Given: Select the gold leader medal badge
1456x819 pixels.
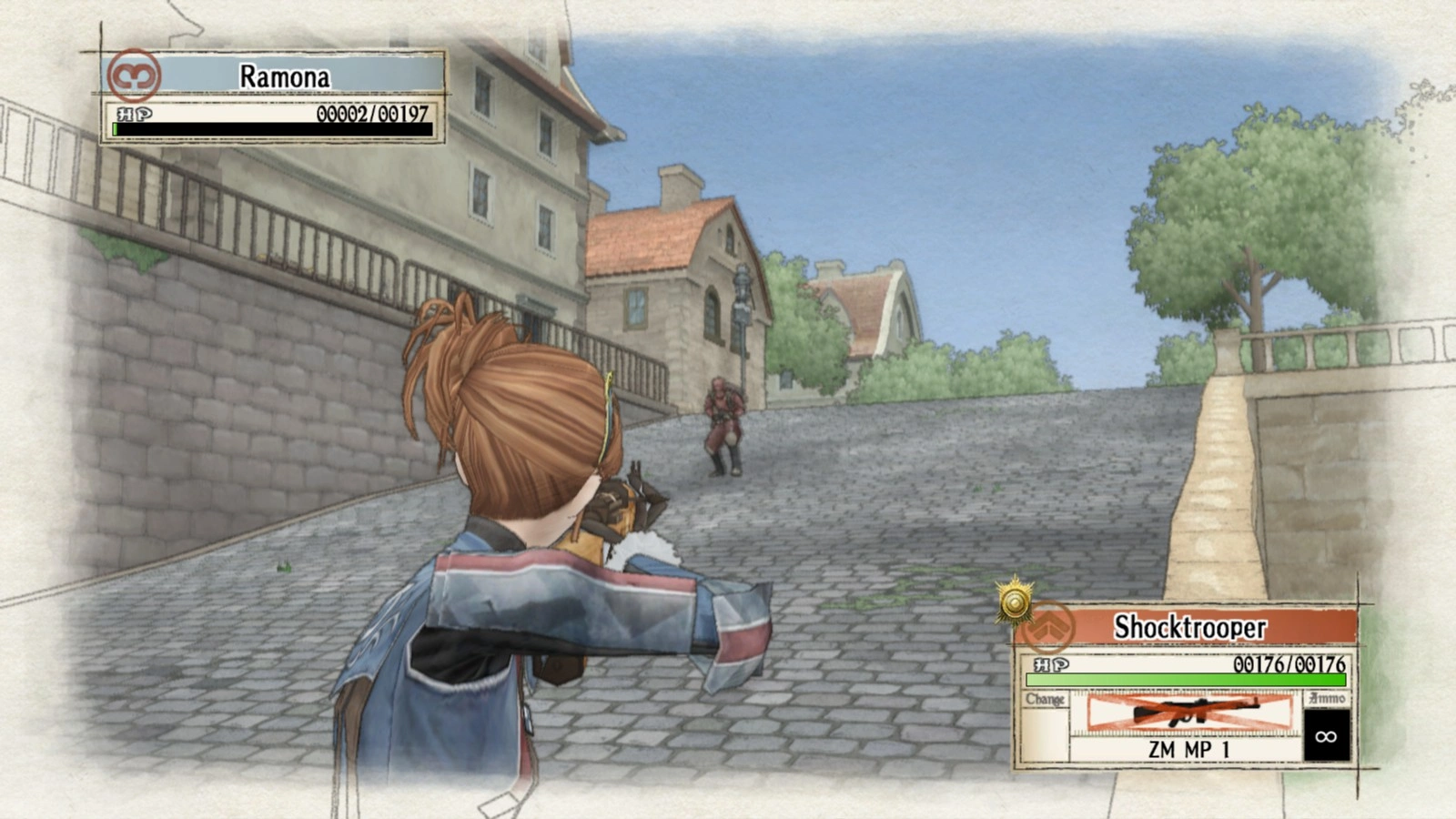Looking at the screenshot, I should pos(1014,601).
